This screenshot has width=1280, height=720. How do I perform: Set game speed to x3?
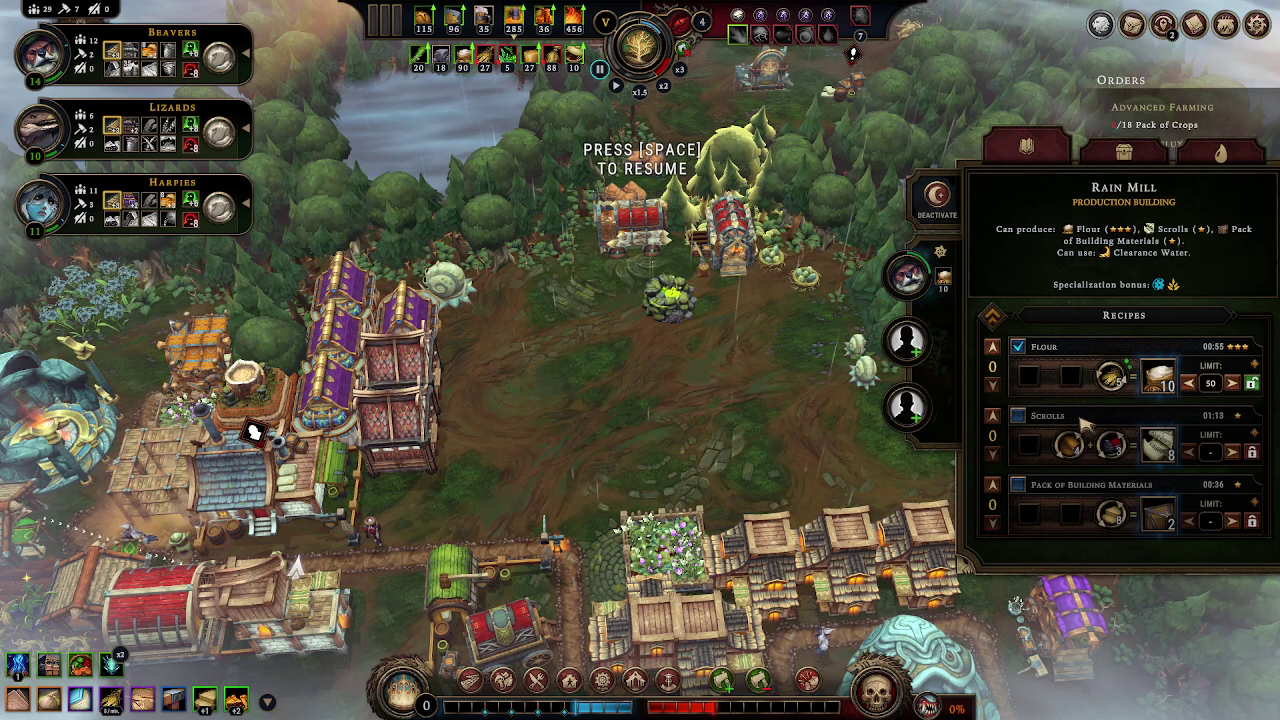[680, 70]
